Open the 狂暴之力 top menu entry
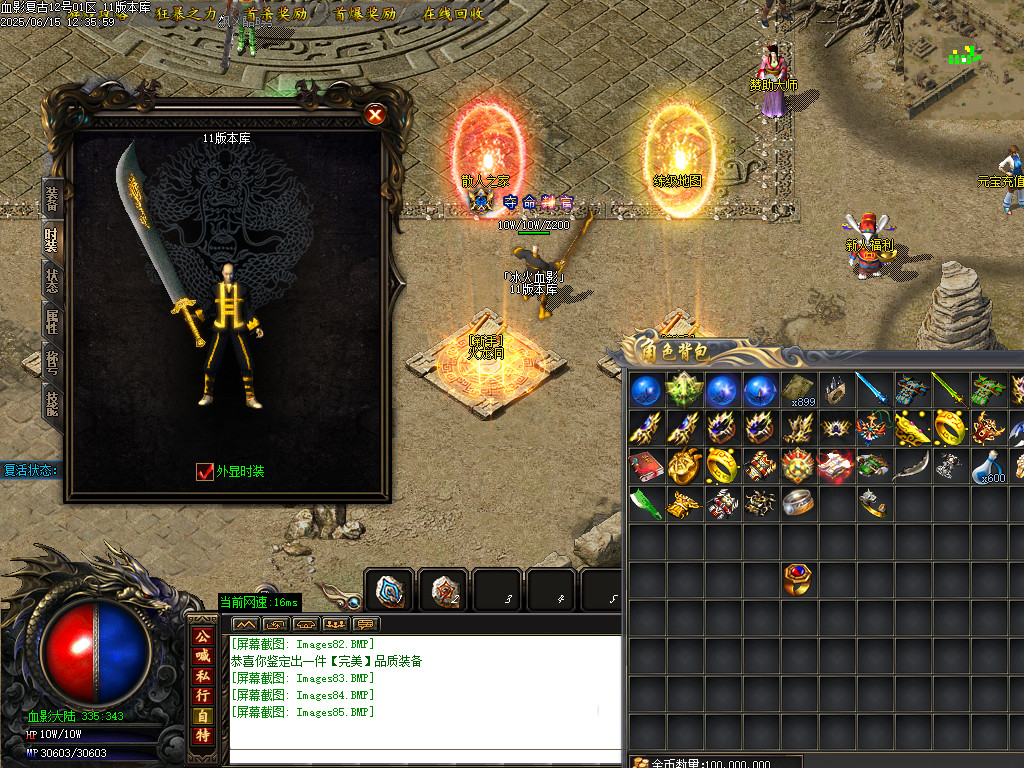1024x768 pixels. (x=187, y=14)
